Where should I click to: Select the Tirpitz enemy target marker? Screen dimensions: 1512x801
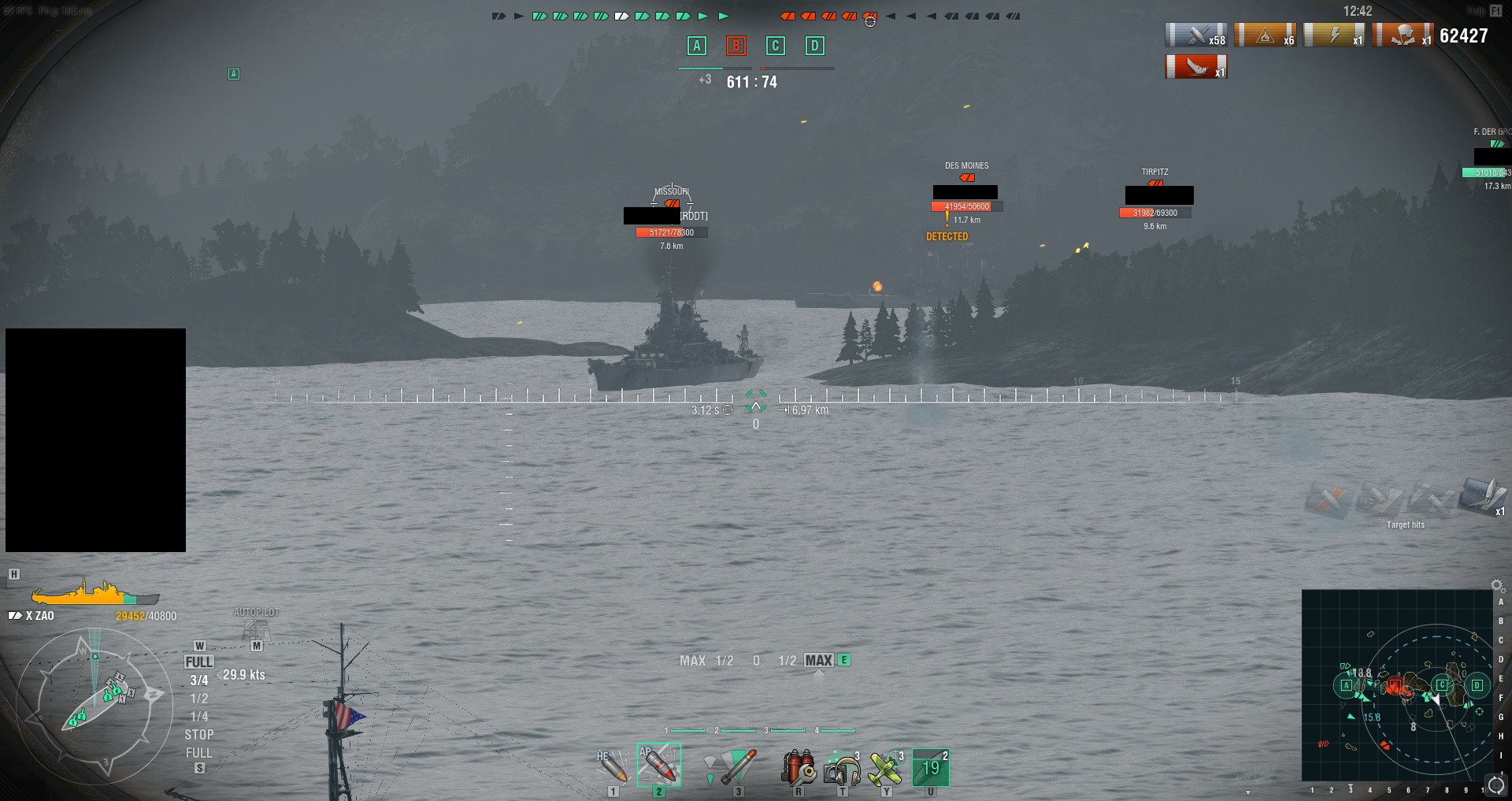click(1155, 183)
